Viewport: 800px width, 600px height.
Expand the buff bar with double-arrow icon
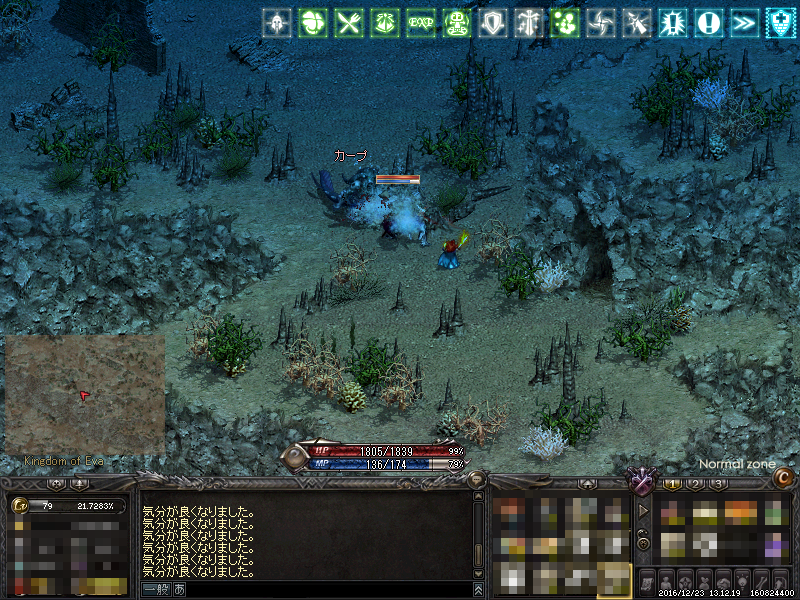click(744, 22)
